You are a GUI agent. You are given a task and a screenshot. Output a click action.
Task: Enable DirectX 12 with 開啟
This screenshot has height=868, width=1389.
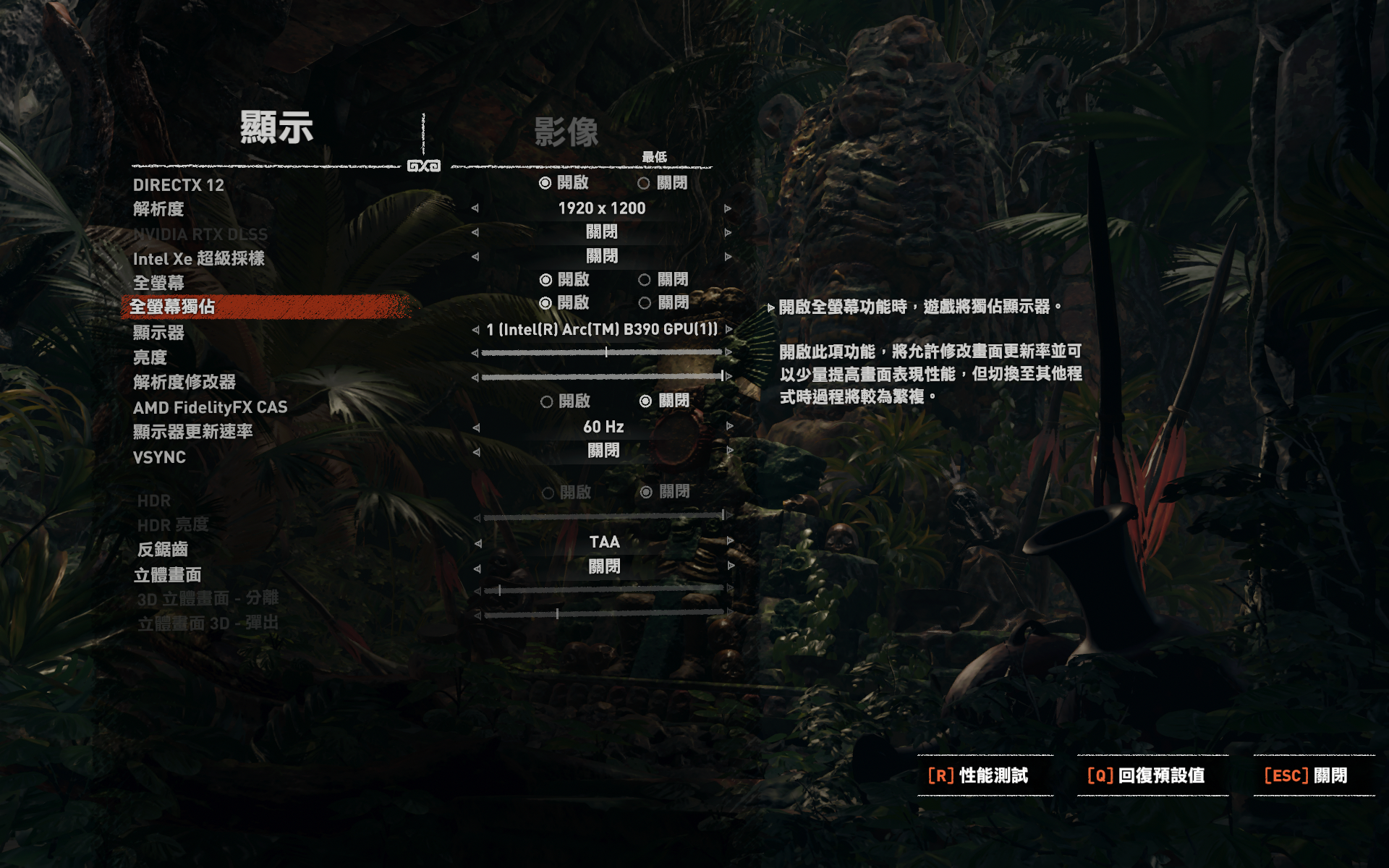point(545,184)
